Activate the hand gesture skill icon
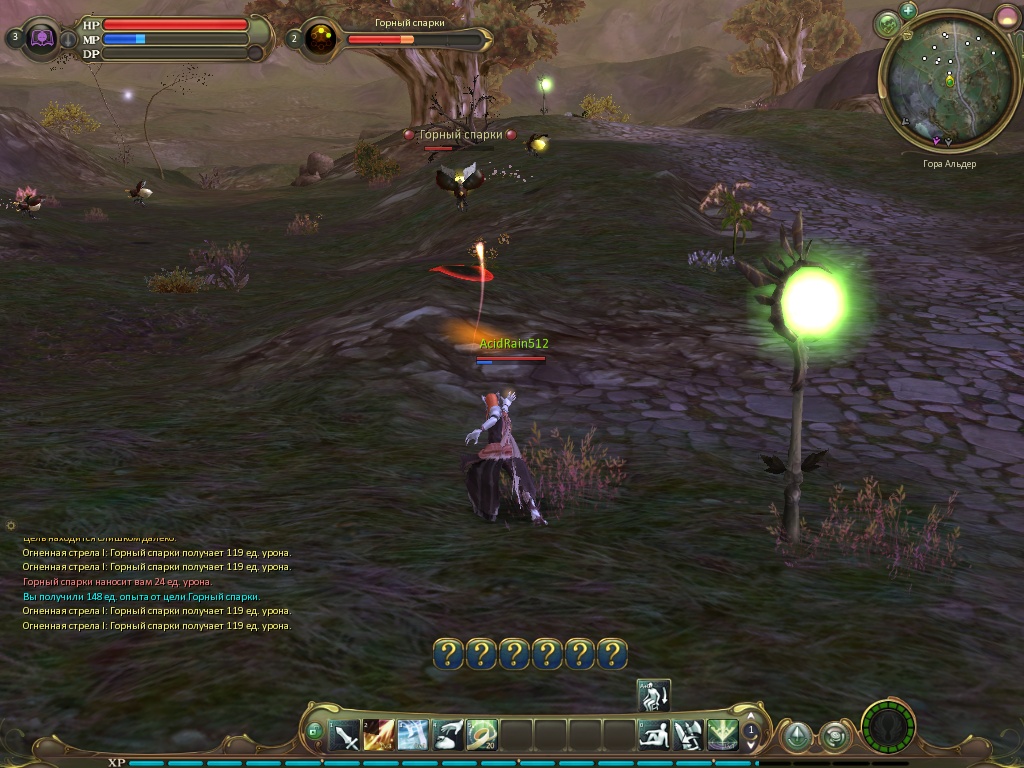This screenshot has height=768, width=1024. pos(447,736)
